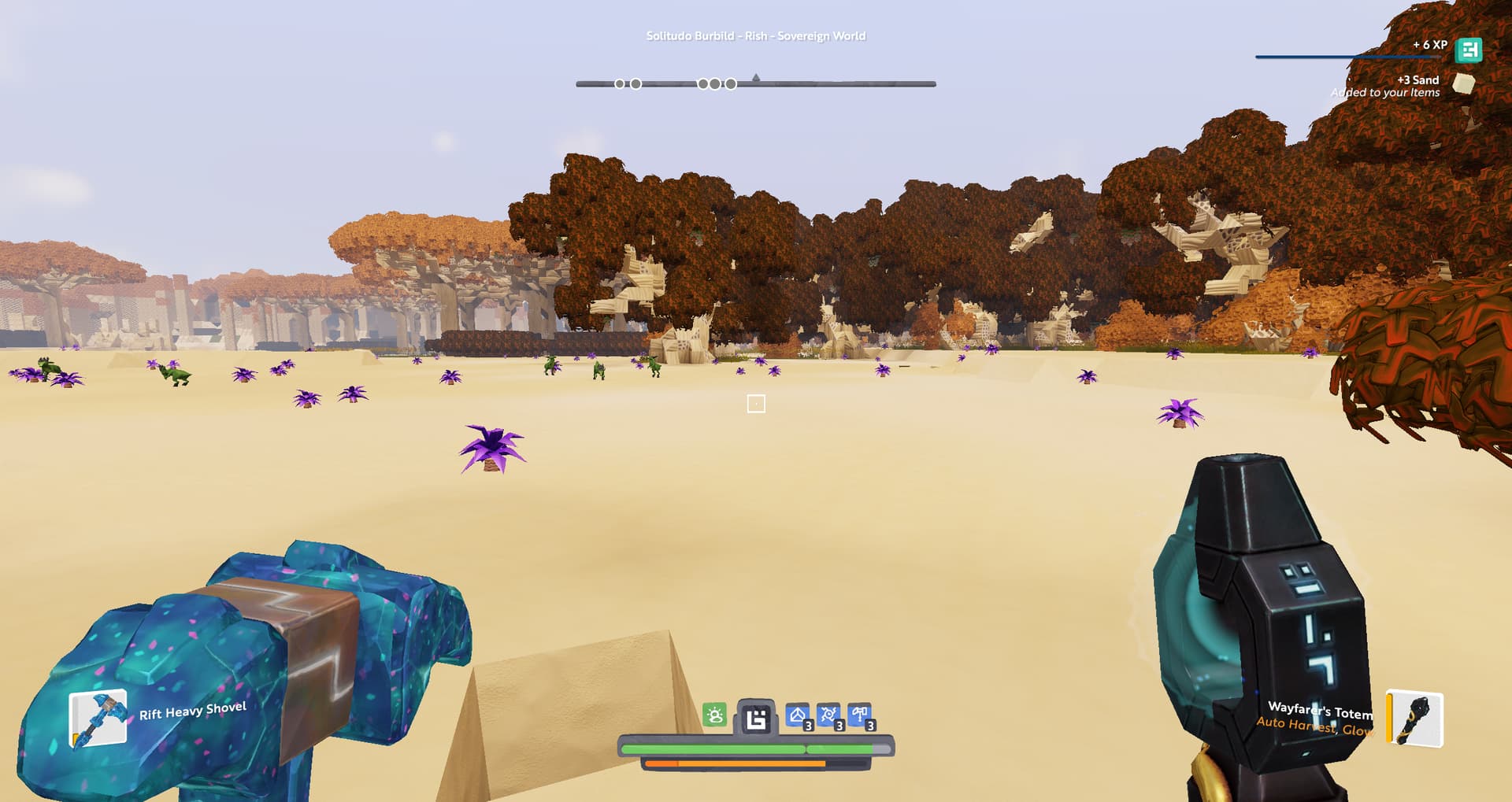The height and width of the screenshot is (802, 1512).
Task: Click the square face emblem above the health bar
Action: click(756, 718)
